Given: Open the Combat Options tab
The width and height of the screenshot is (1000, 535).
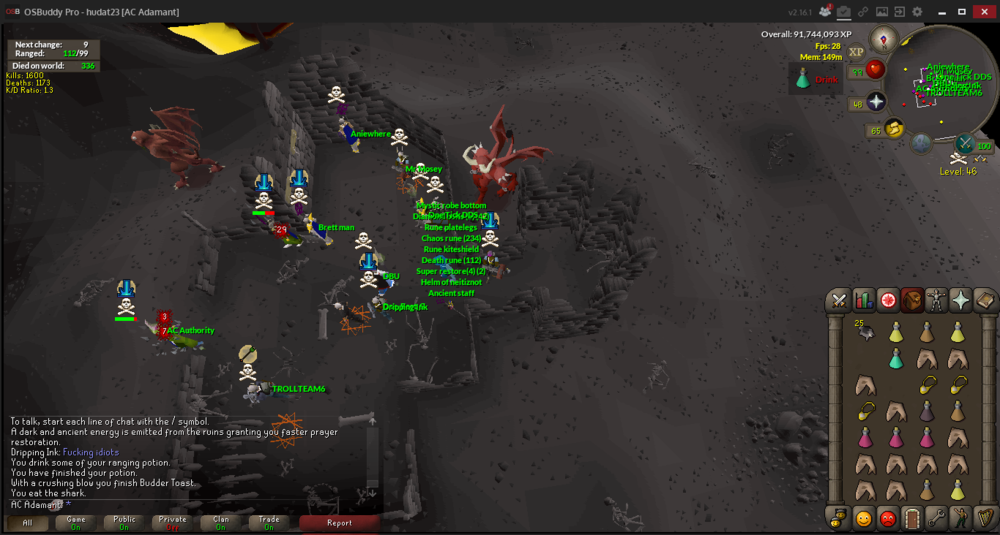Looking at the screenshot, I should click(839, 300).
